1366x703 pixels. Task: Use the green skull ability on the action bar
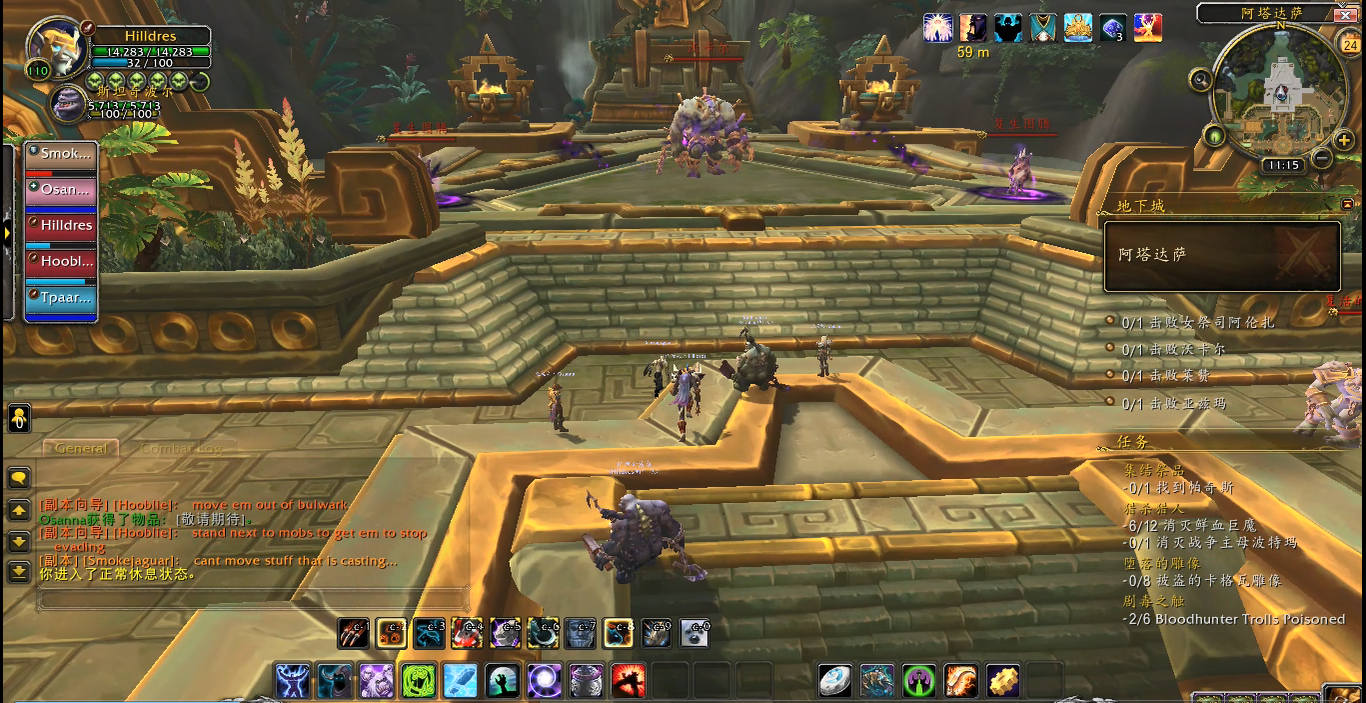tap(419, 681)
